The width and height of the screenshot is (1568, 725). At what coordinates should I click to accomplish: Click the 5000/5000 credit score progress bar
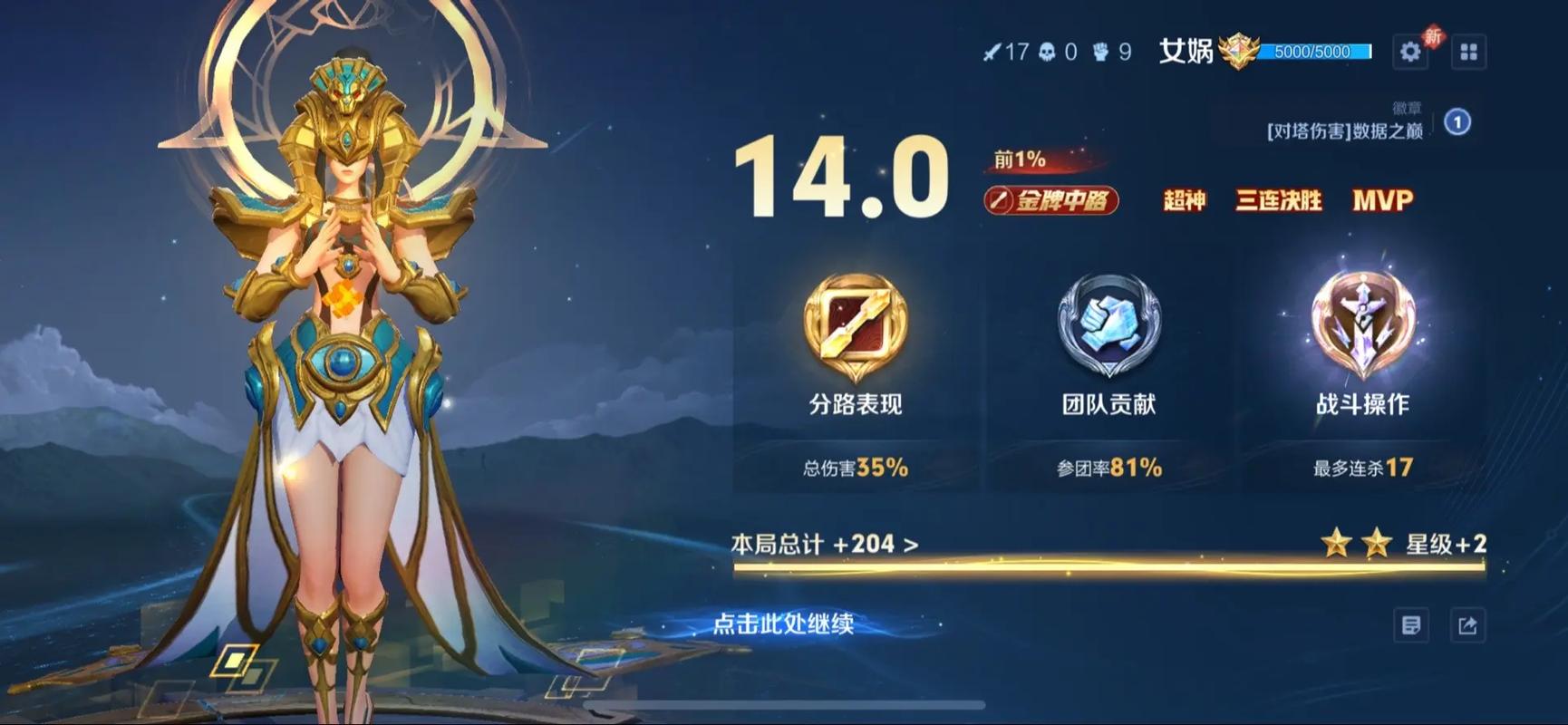pos(1314,53)
